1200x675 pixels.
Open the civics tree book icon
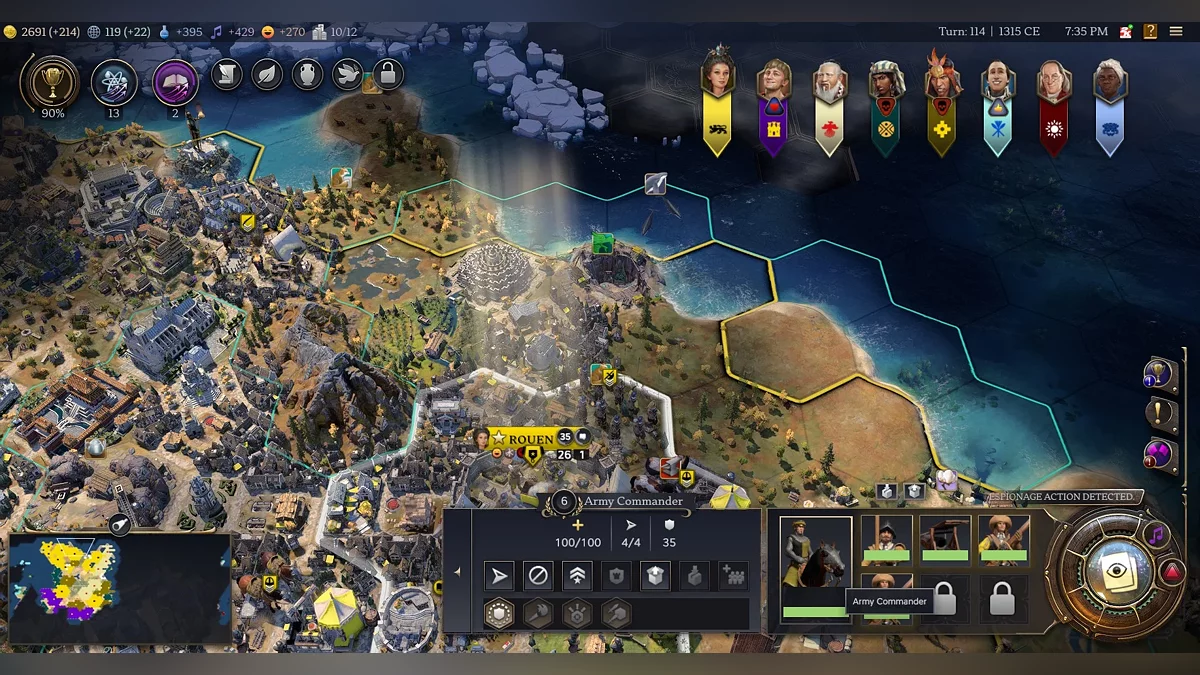tap(175, 82)
